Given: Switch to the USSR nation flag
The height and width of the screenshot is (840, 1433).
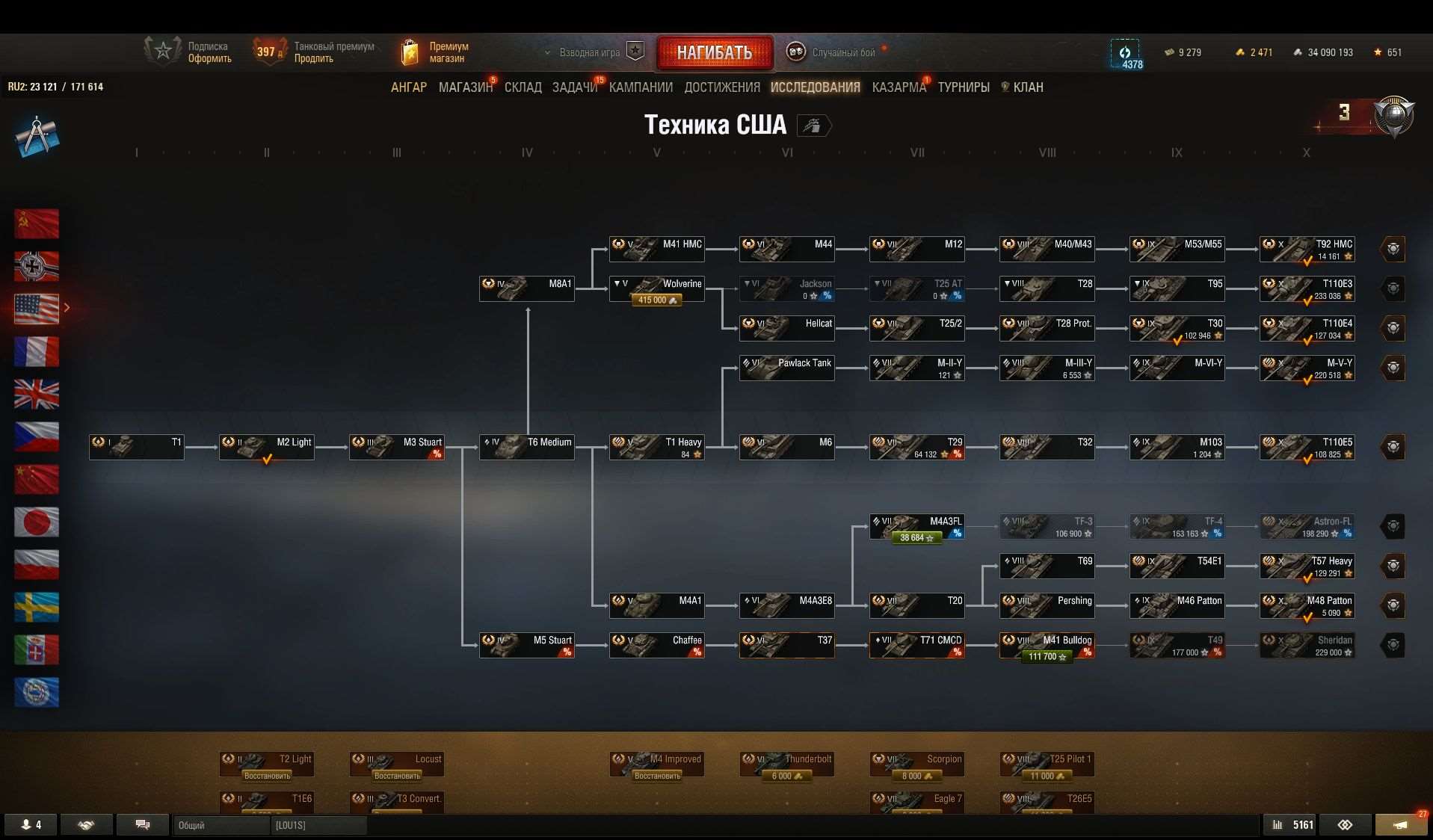Looking at the screenshot, I should pyautogui.click(x=36, y=223).
